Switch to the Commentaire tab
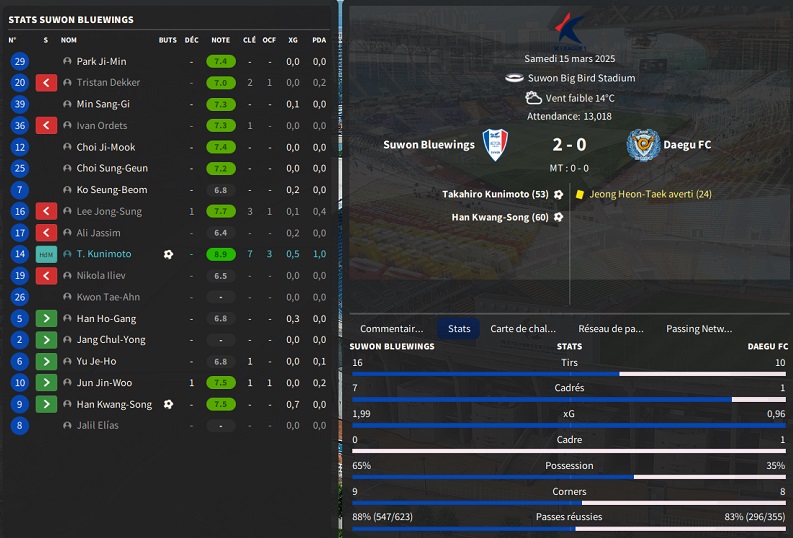Viewport: 793px width, 538px height. (x=391, y=328)
